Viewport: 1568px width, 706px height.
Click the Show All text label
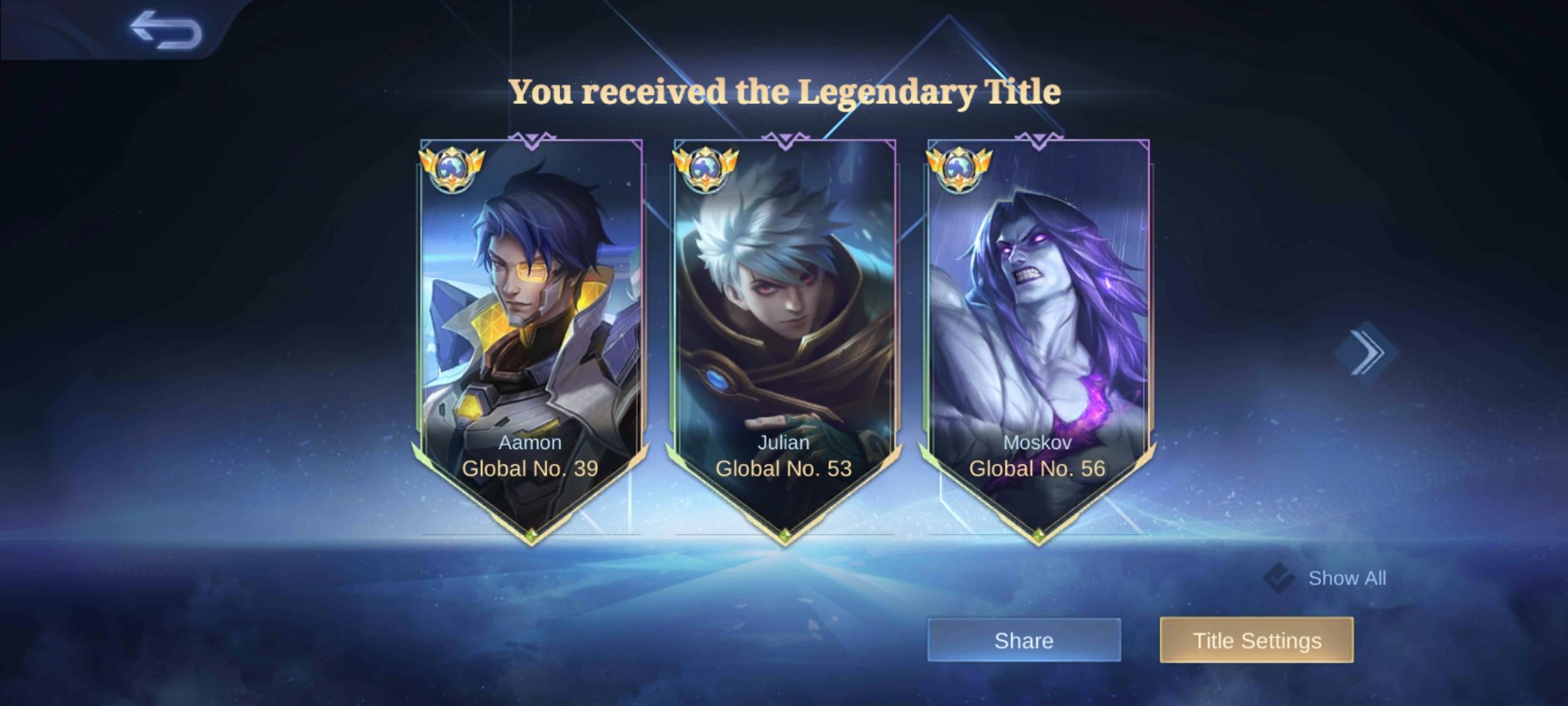(1347, 578)
